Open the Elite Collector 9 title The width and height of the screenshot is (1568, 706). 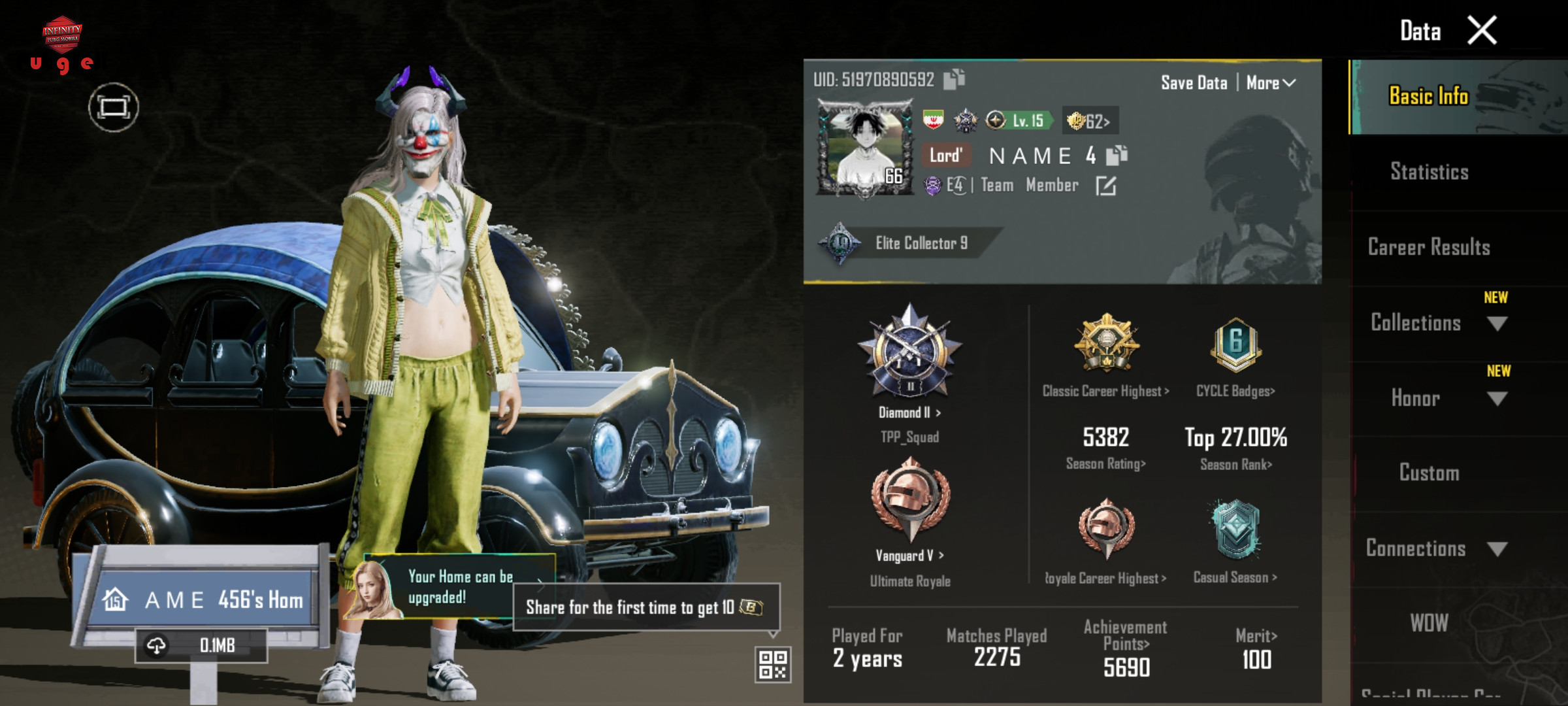pyautogui.click(x=921, y=243)
